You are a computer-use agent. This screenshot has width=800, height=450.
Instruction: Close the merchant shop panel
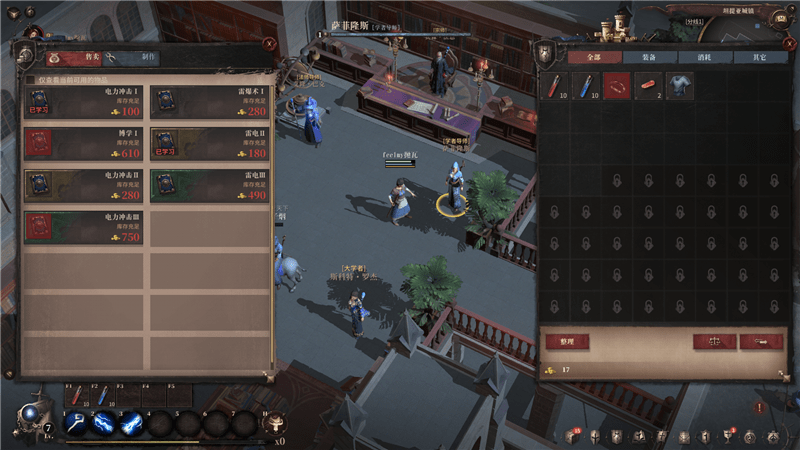(270, 44)
